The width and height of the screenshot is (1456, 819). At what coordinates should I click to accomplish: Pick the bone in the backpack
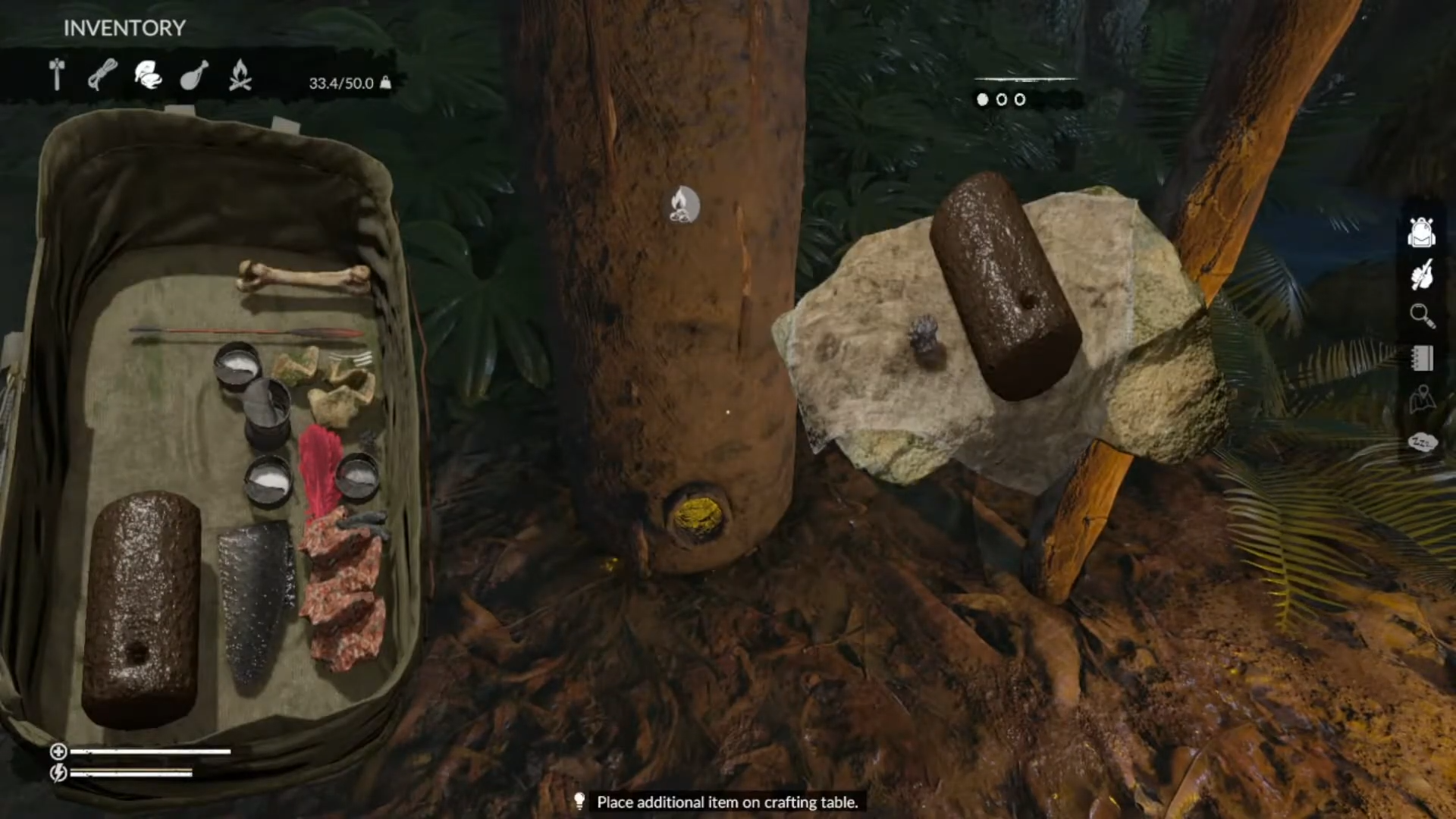(303, 277)
